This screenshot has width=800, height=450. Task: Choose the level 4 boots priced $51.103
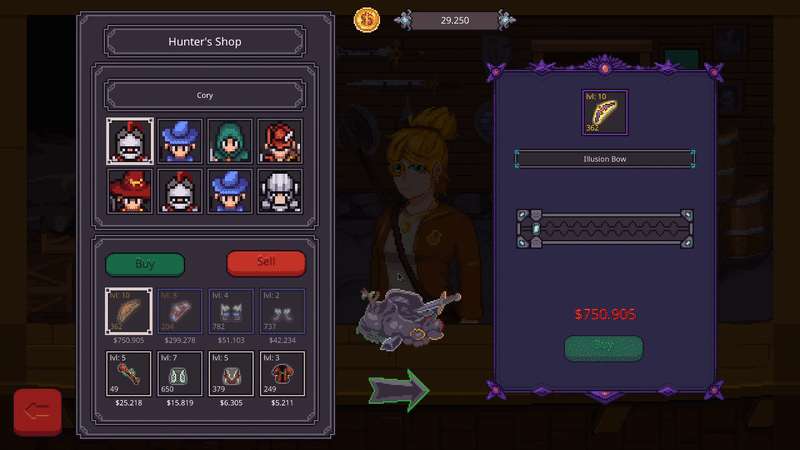coord(231,311)
